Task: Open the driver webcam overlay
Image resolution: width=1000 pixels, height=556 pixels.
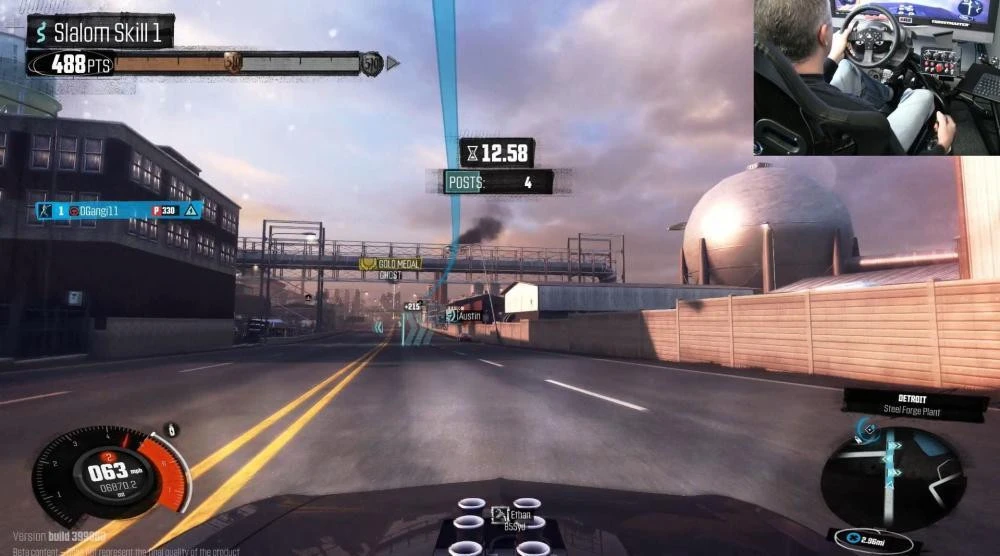Action: pyautogui.click(x=876, y=77)
